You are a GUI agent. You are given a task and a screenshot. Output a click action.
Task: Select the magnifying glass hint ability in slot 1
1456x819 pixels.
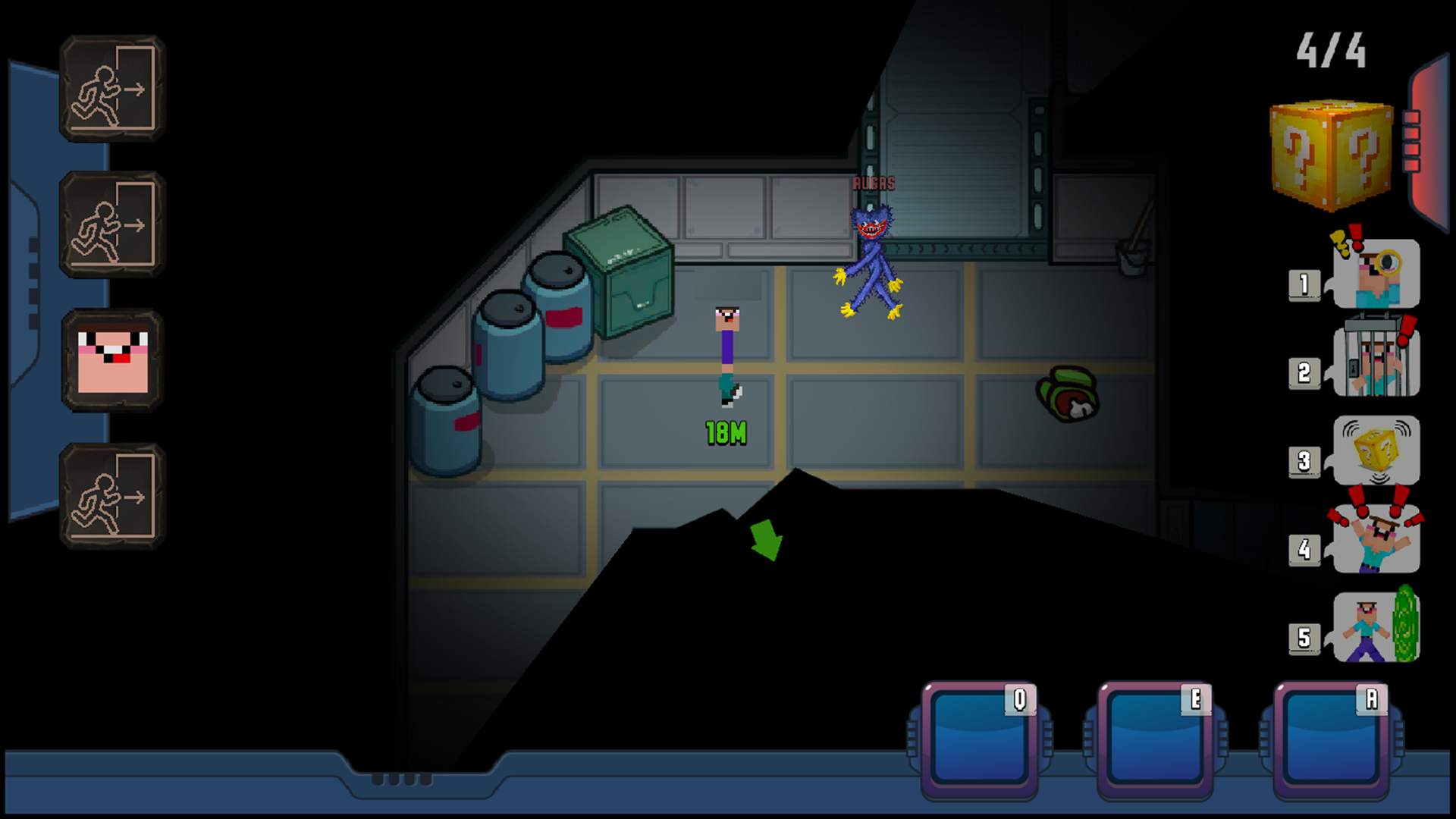click(x=1375, y=275)
